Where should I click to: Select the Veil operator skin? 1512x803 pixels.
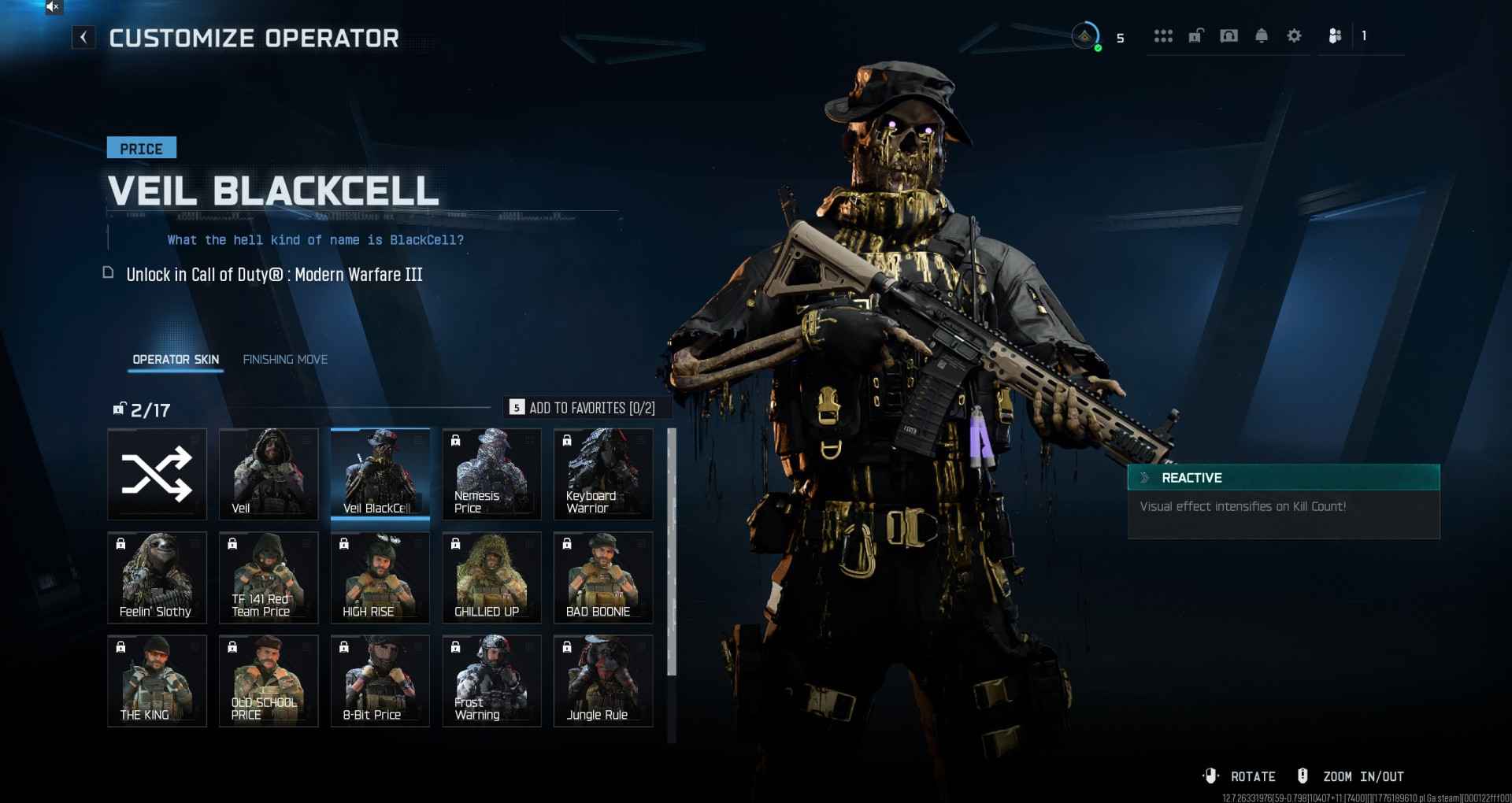coord(269,474)
